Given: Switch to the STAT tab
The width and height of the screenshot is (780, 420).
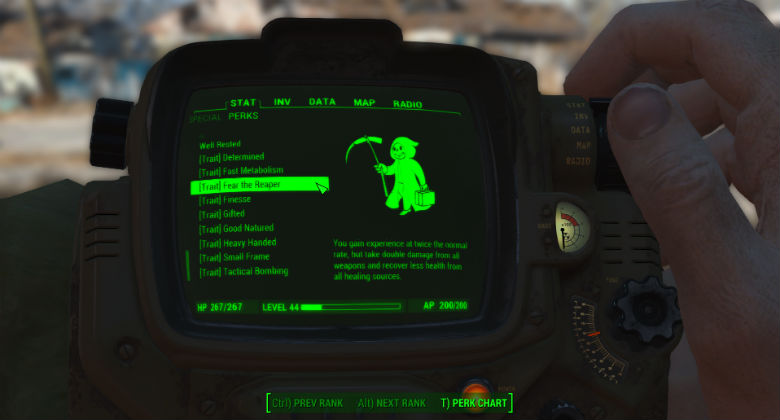Looking at the screenshot, I should 243,103.
